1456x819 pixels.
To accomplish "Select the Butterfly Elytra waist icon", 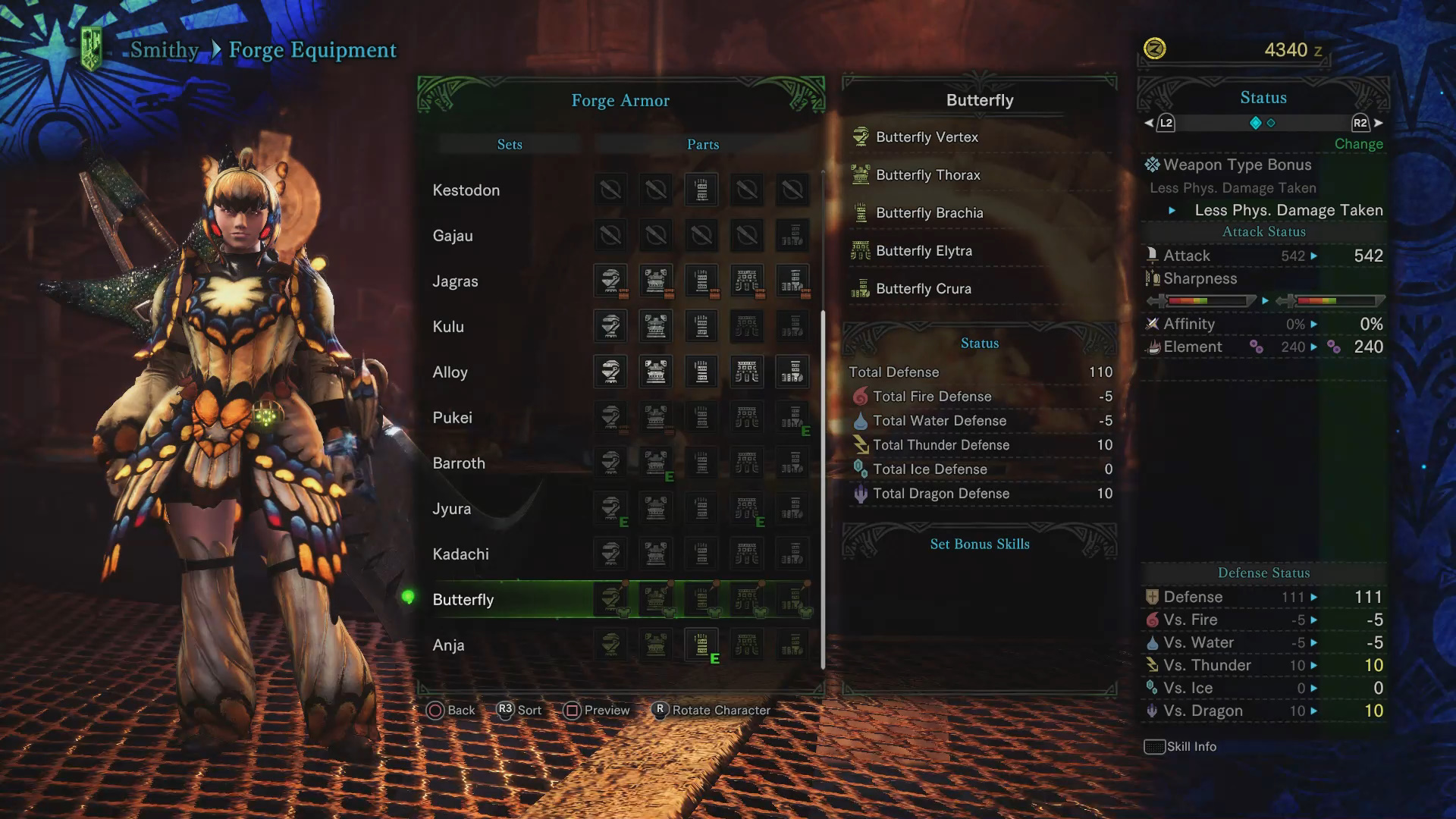I will tap(861, 250).
